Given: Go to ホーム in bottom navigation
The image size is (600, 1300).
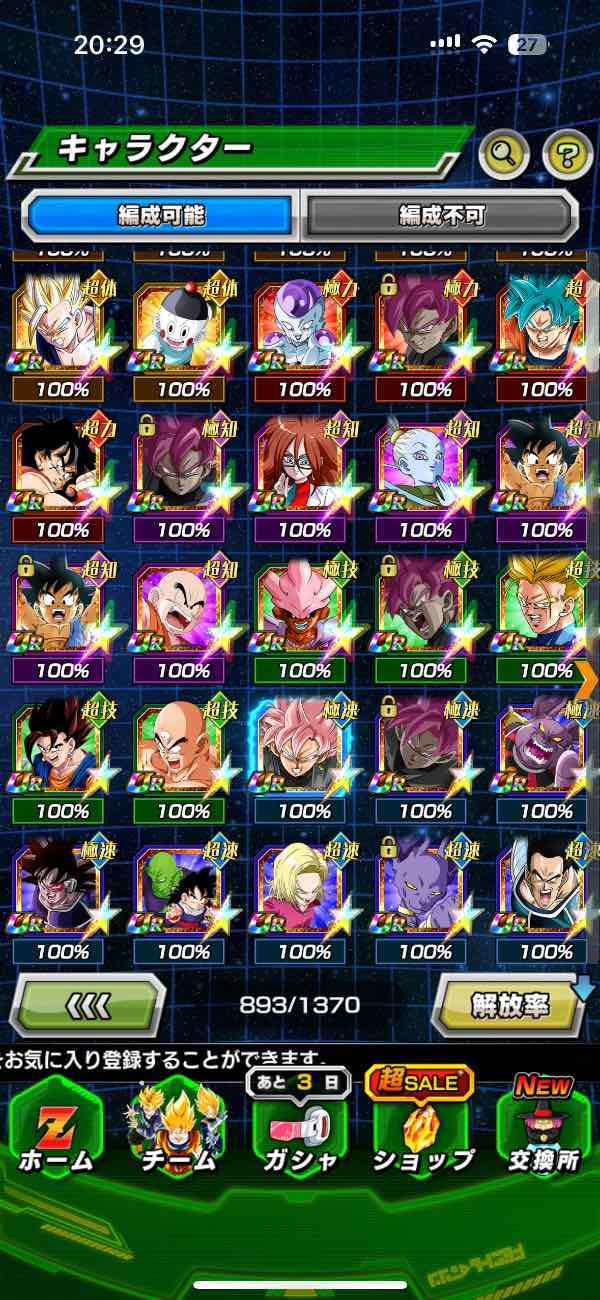Looking at the screenshot, I should point(56,1130).
